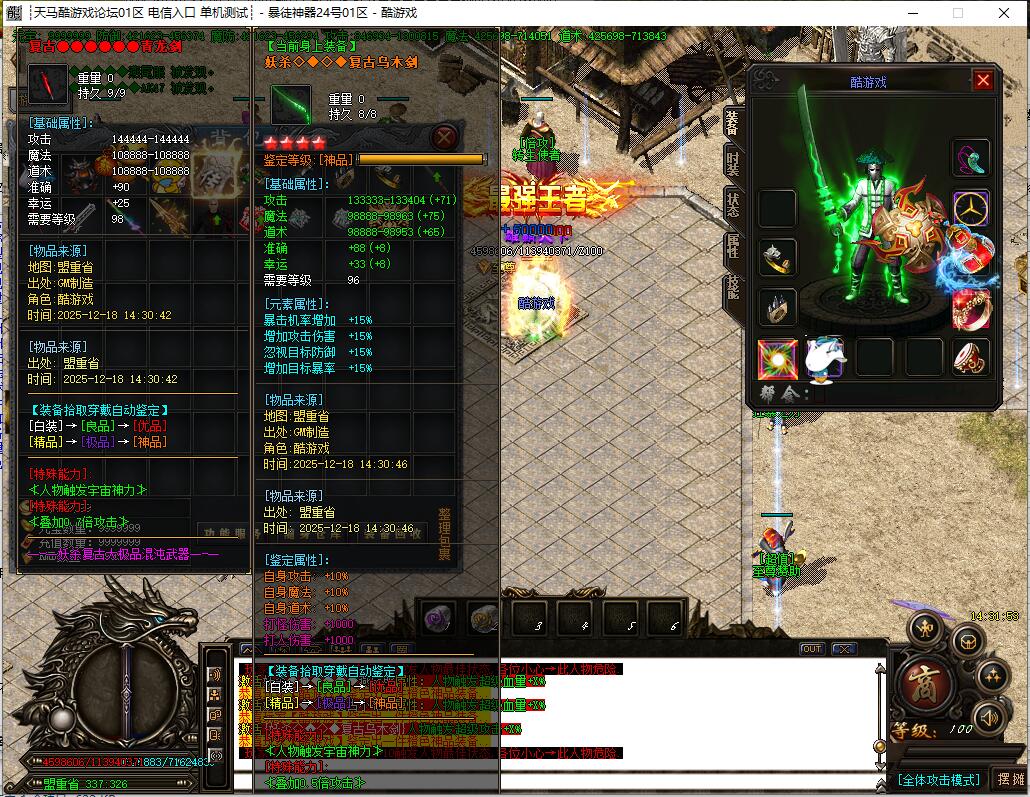Switch the 全体攻击模式 attack mode
Viewport: 1030px width, 797px height.
(938, 779)
